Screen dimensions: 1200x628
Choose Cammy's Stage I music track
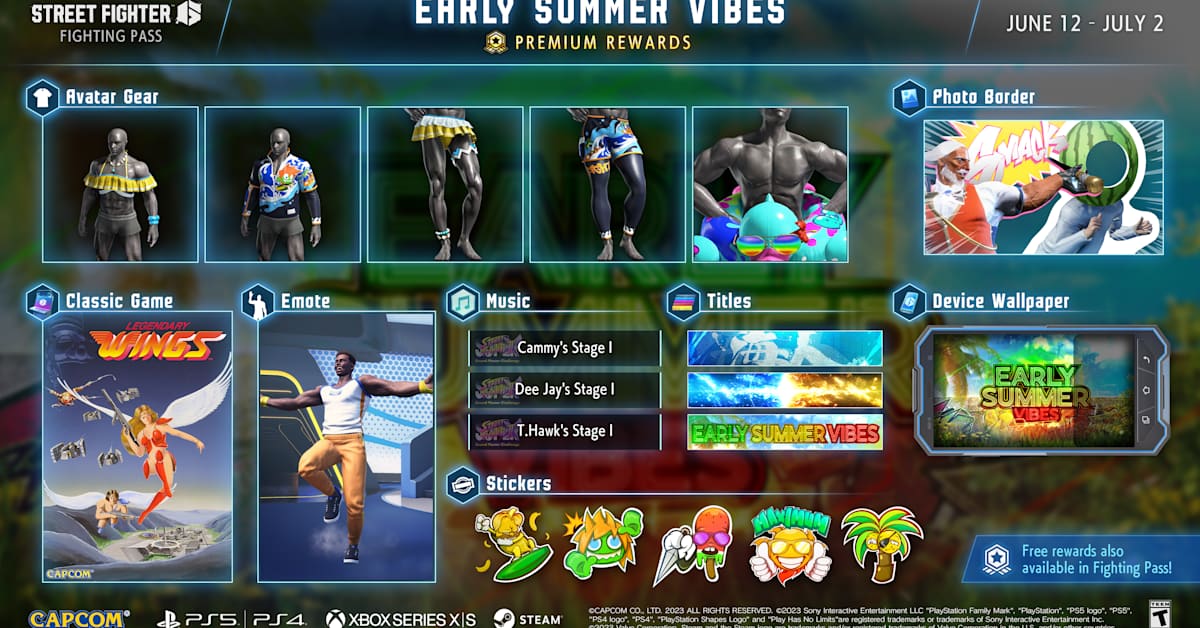(565, 348)
